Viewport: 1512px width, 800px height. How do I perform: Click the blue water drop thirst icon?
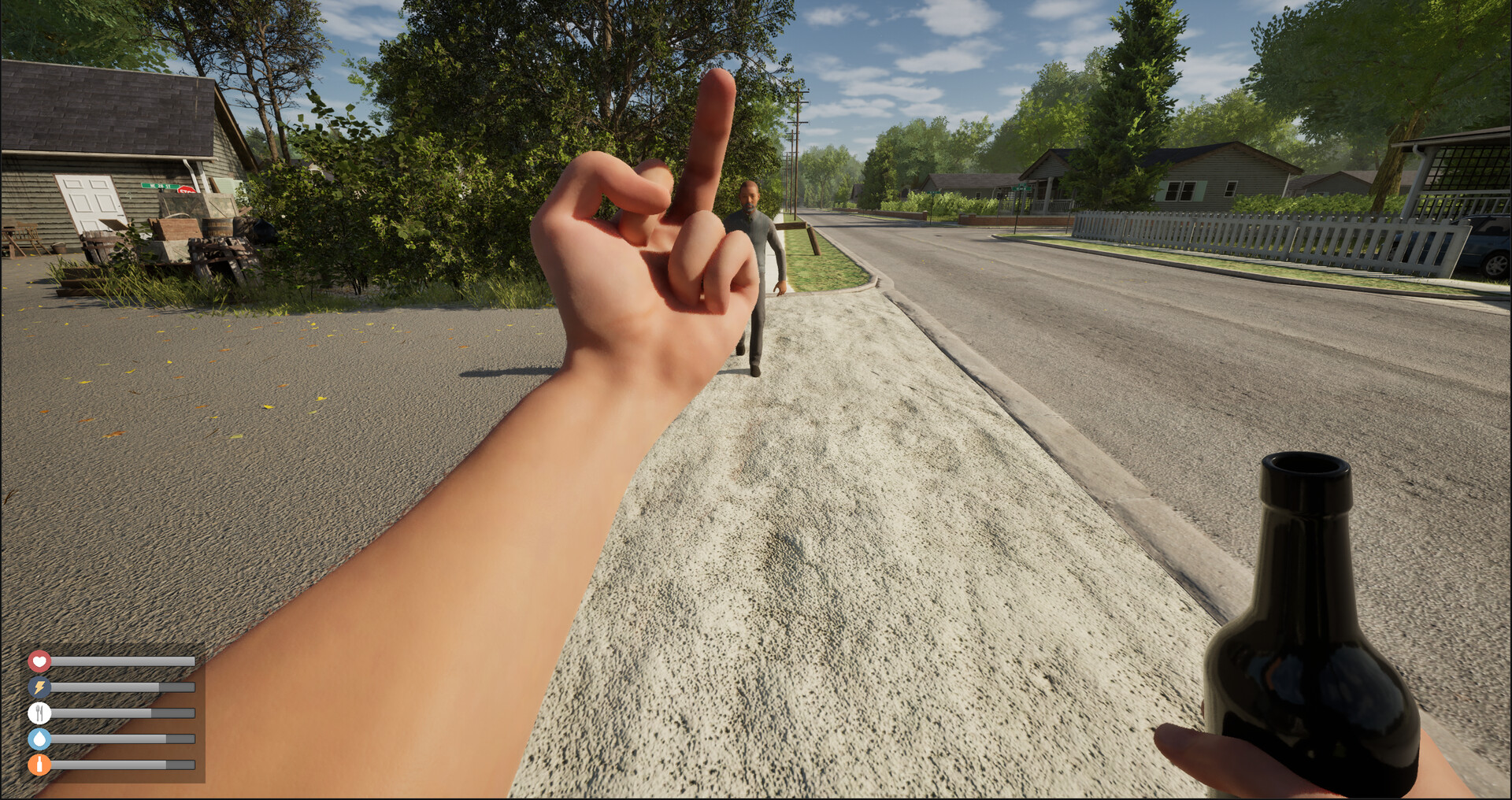click(x=39, y=739)
